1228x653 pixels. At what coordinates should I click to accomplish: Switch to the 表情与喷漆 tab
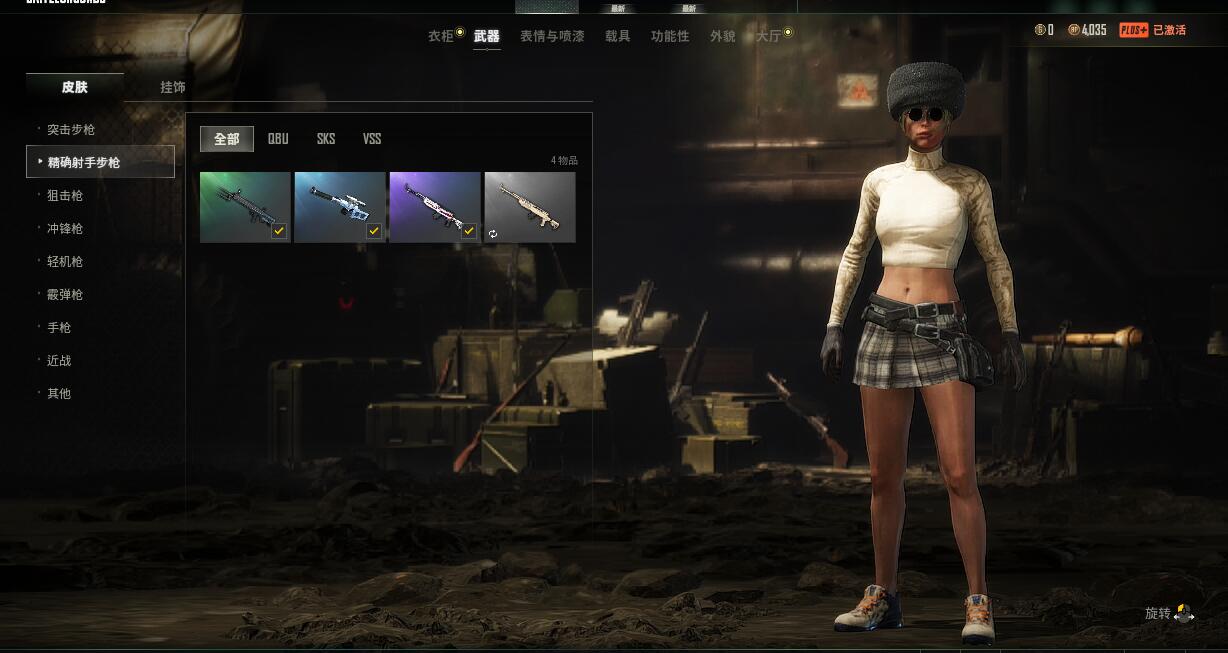[552, 36]
